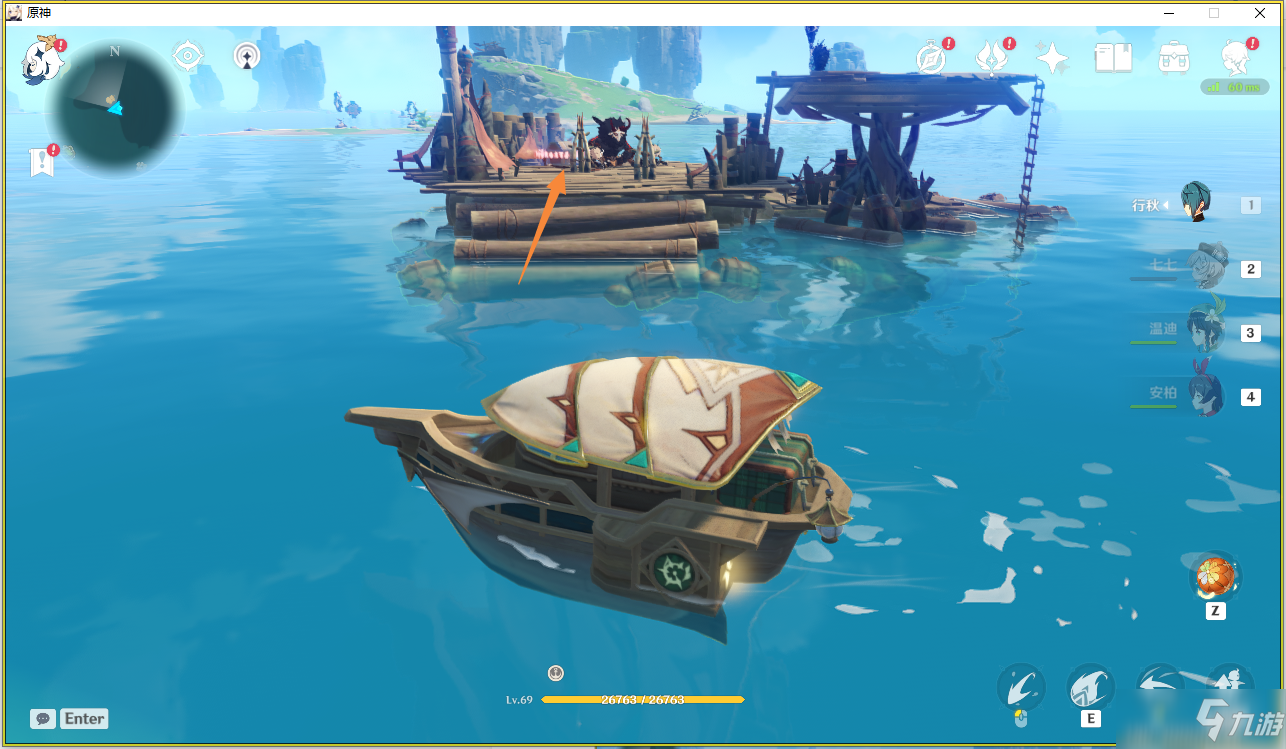
Task: Fire the boat's normal attack skill
Action: tap(1021, 688)
